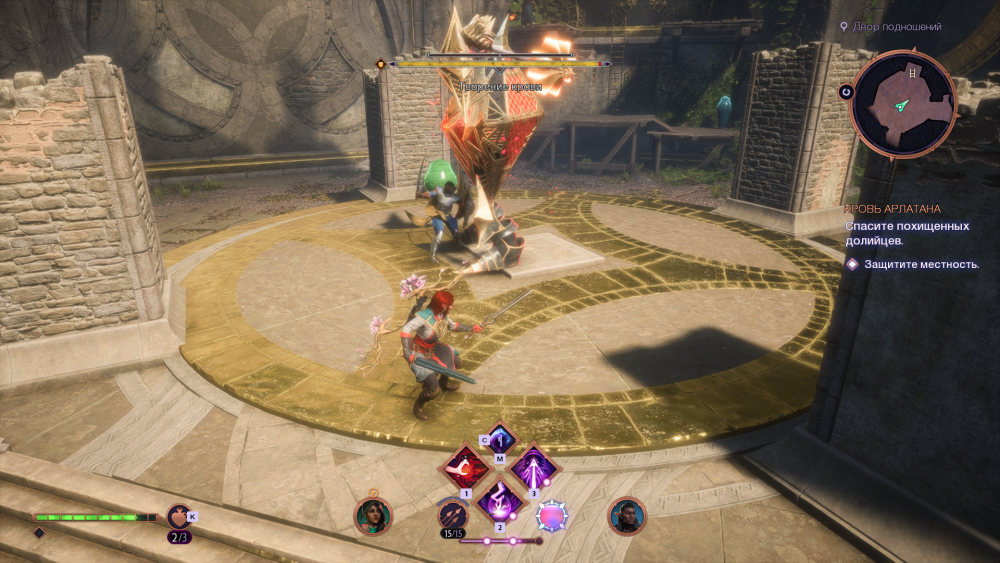The width and height of the screenshot is (1000, 563).
Task: Use the purple lightning orb ability
Action: coord(499,500)
